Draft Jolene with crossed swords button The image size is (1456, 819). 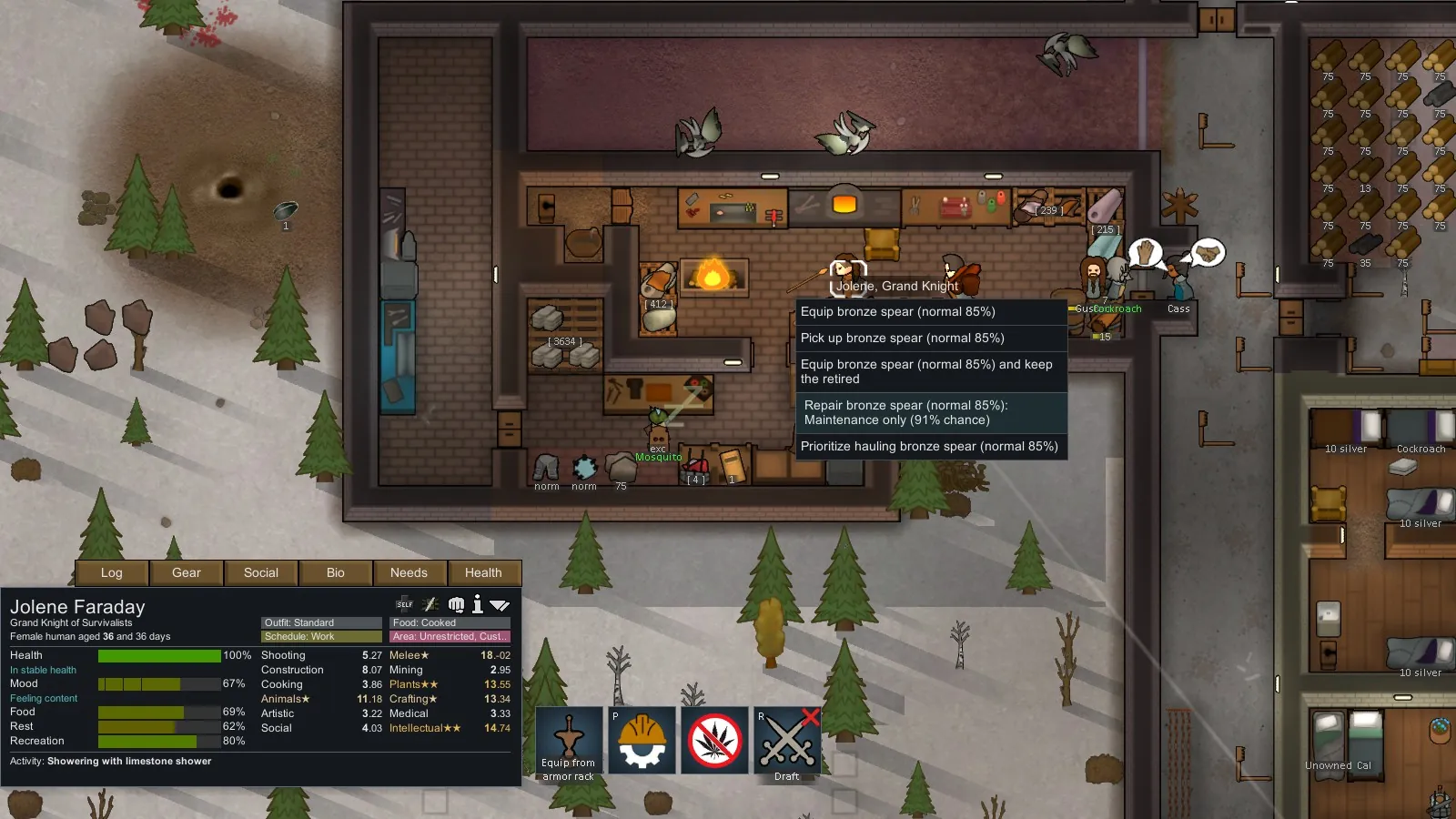click(787, 741)
